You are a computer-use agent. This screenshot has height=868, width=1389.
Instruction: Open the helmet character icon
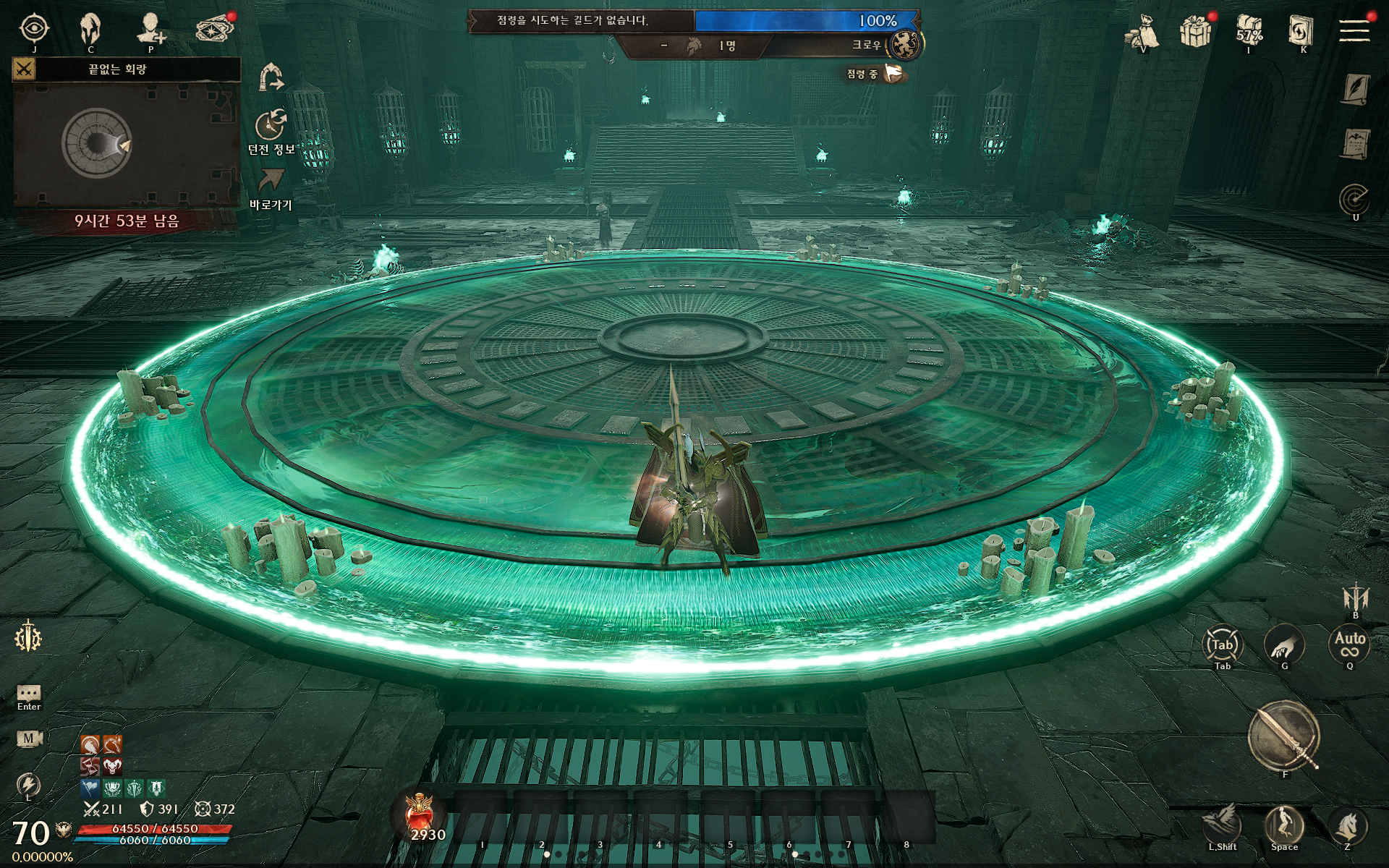(x=90, y=29)
